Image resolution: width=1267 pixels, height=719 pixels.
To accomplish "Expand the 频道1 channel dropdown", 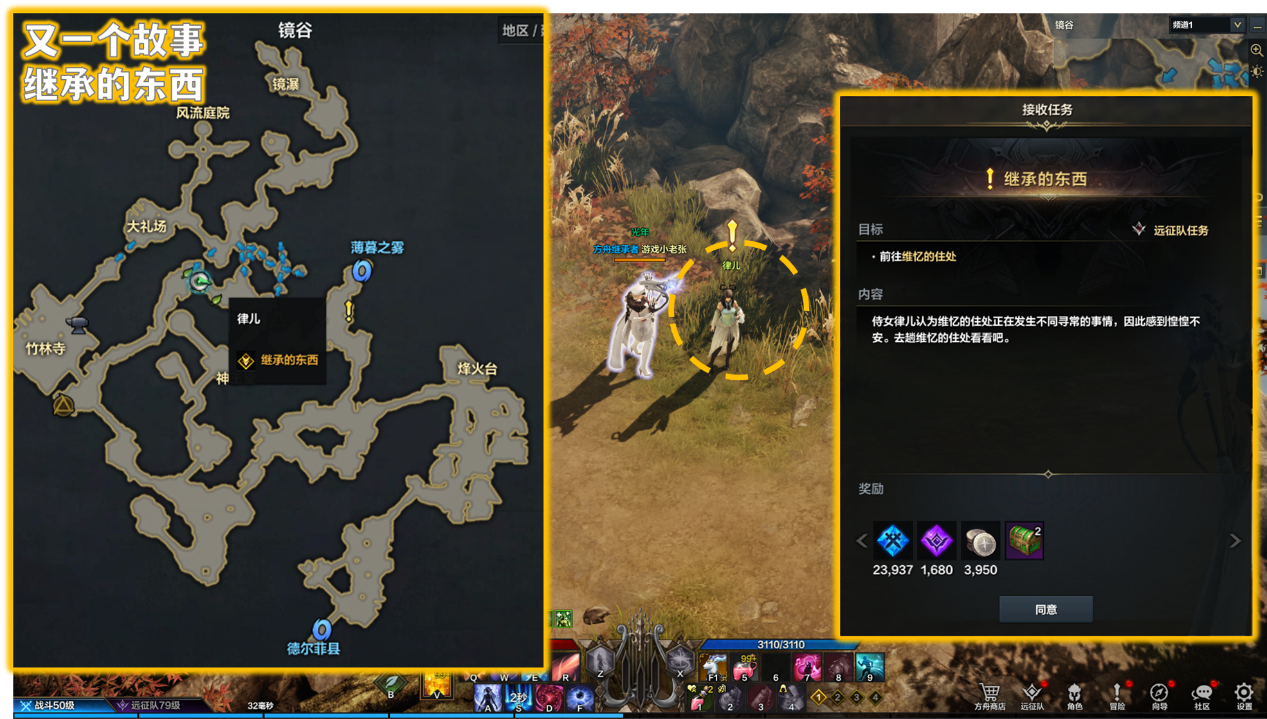I will (1237, 25).
